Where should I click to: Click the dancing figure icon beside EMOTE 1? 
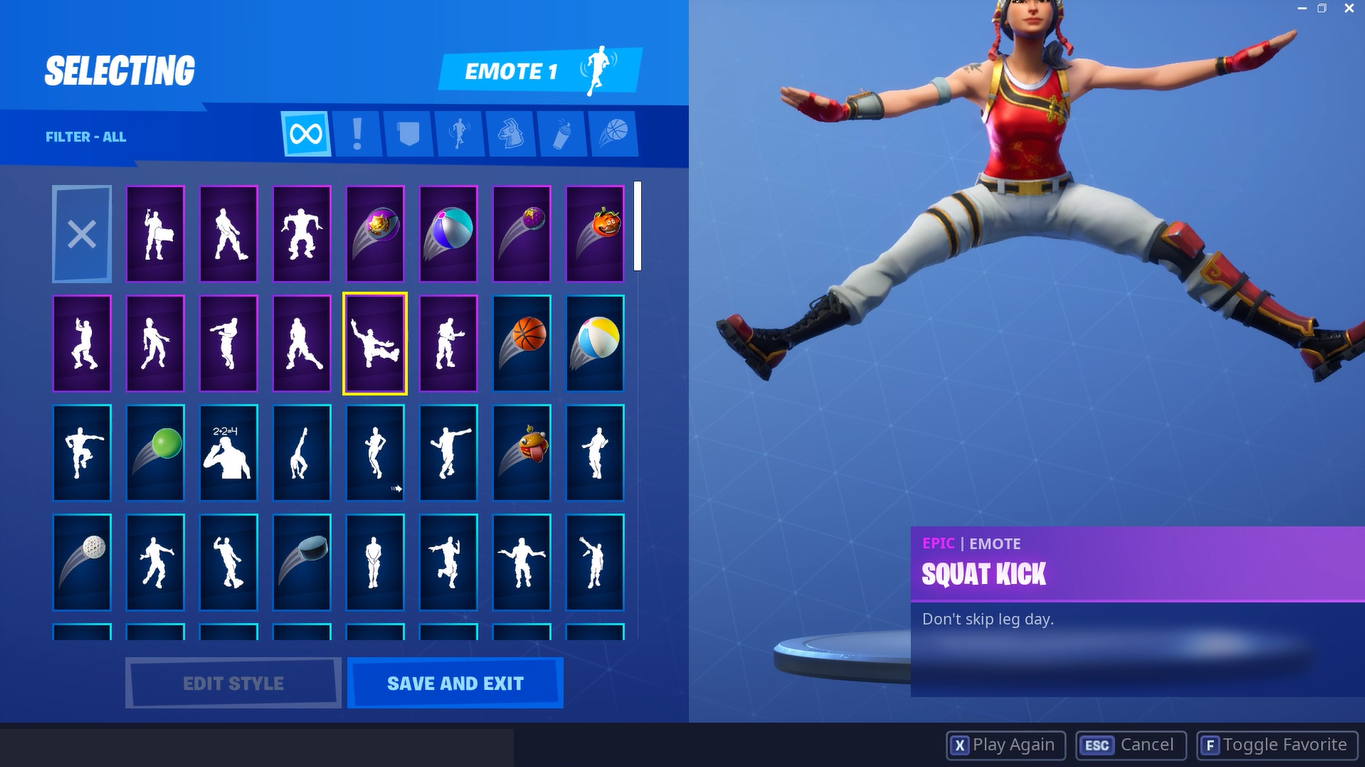pos(597,71)
